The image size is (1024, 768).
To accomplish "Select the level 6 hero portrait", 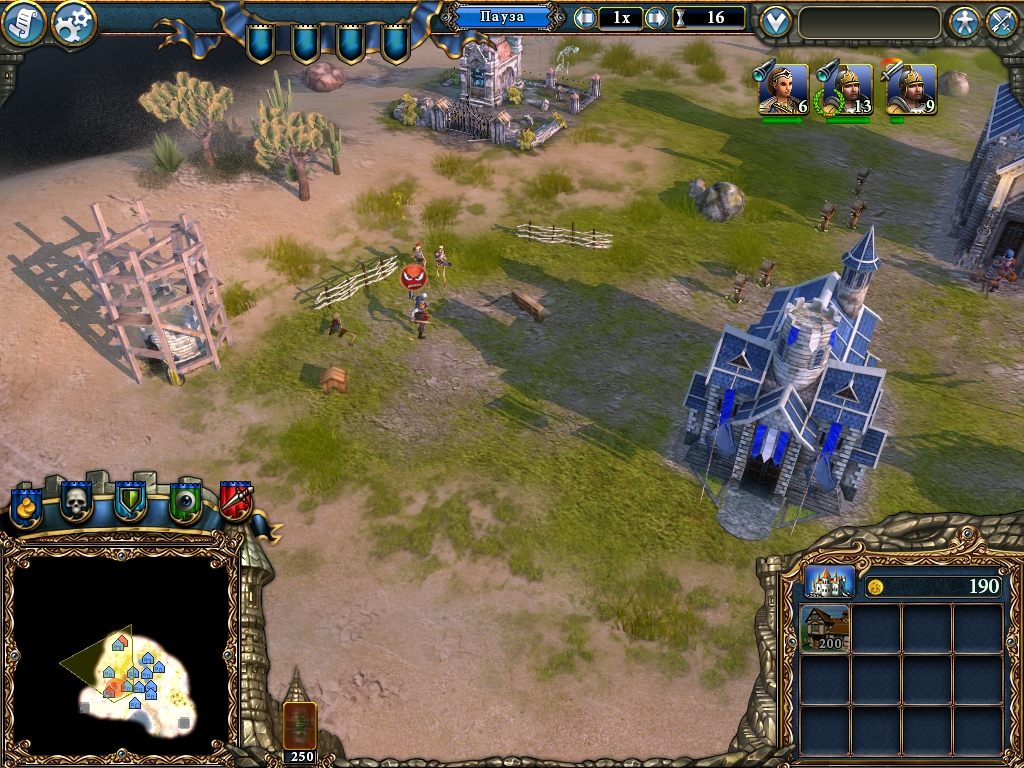I will (x=782, y=91).
